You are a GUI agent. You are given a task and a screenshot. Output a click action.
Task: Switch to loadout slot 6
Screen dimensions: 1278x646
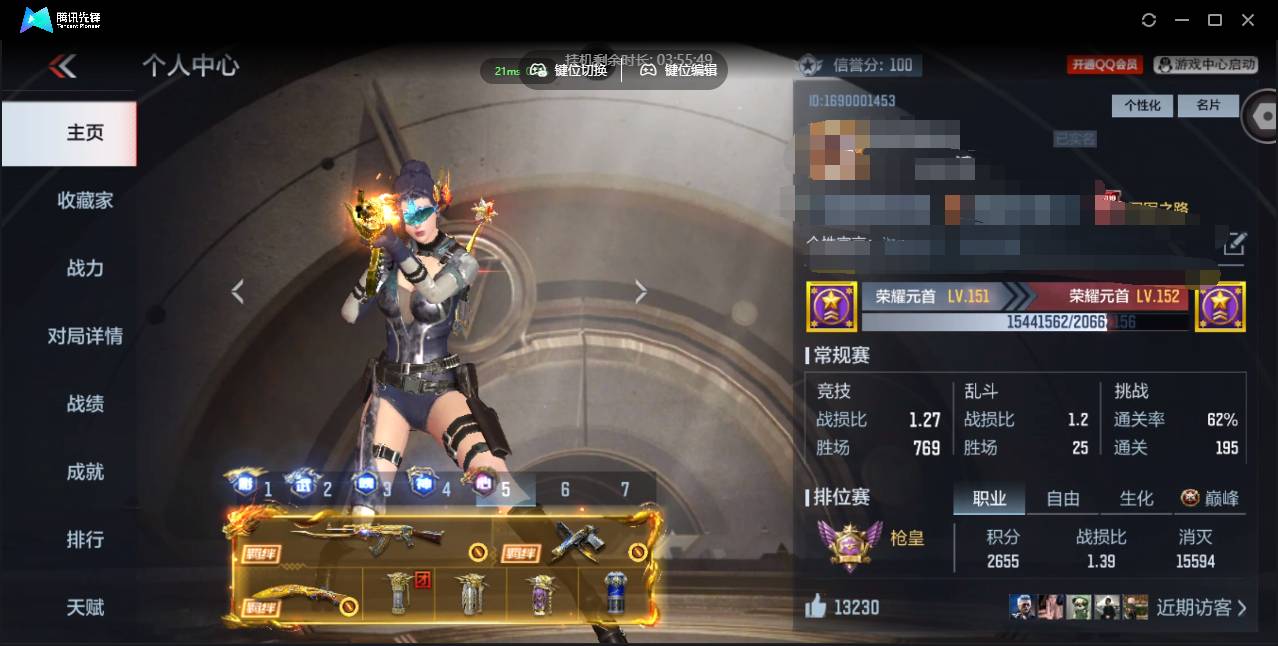(565, 489)
